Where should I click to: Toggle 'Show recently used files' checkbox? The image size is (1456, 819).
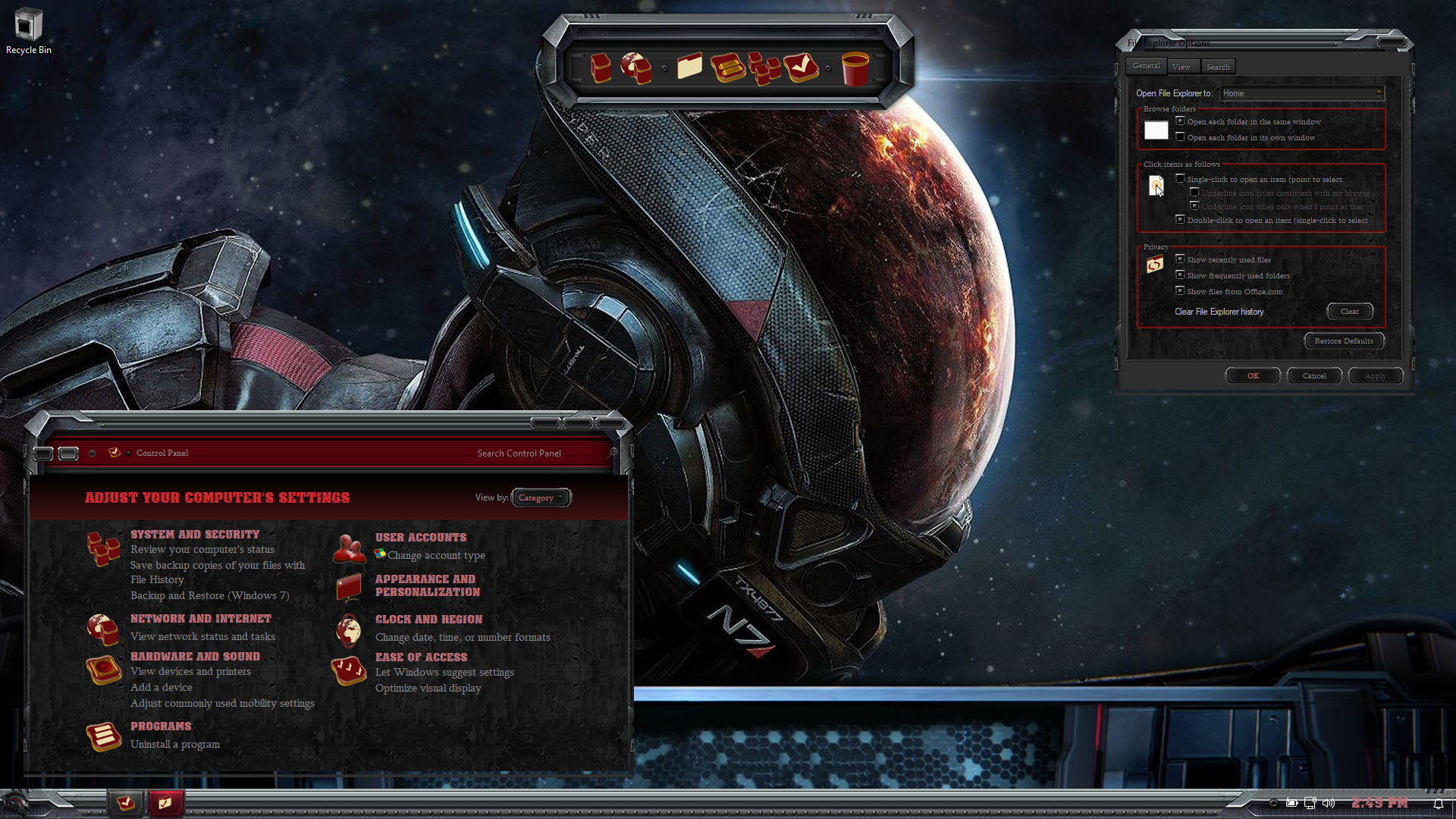click(x=1180, y=259)
